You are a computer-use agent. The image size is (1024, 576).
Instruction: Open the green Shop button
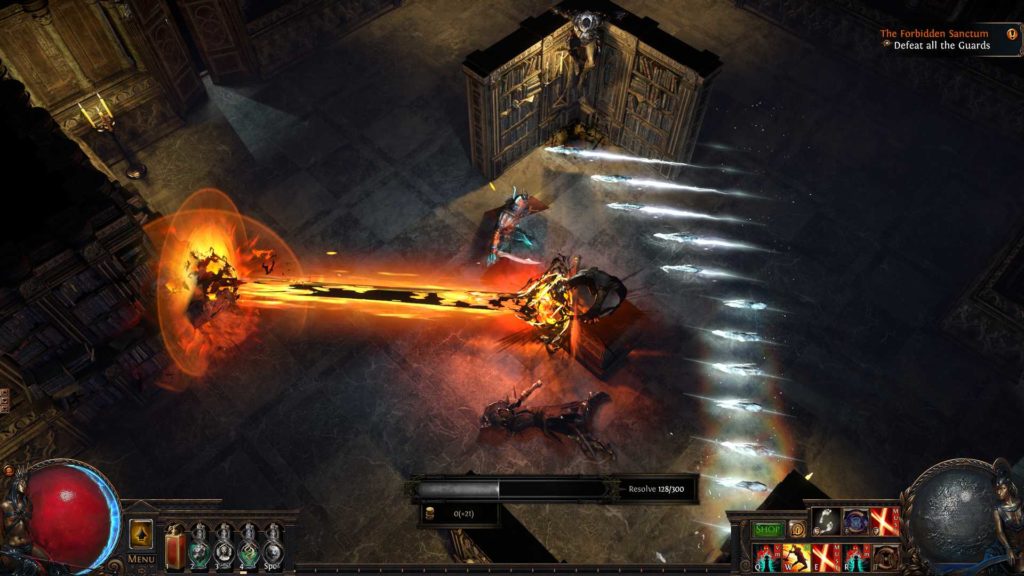768,529
